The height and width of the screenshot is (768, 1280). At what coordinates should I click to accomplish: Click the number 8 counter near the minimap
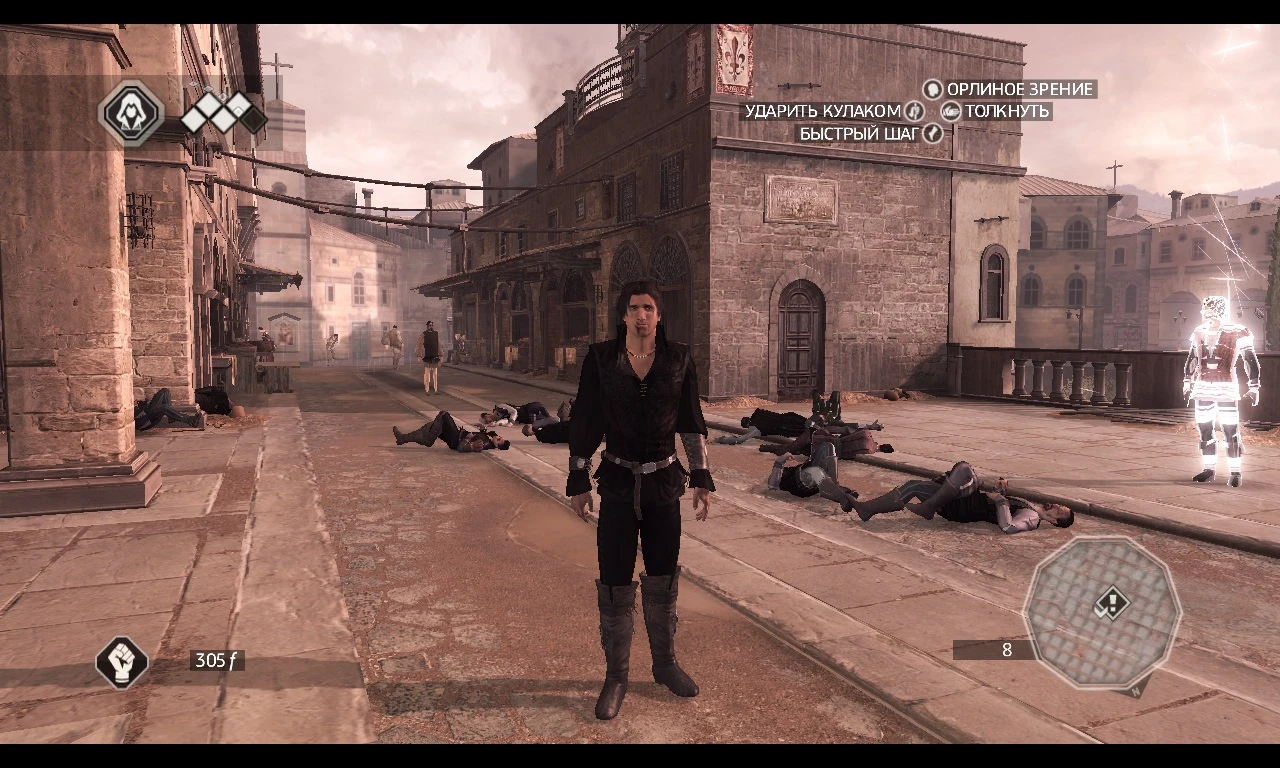point(1007,650)
